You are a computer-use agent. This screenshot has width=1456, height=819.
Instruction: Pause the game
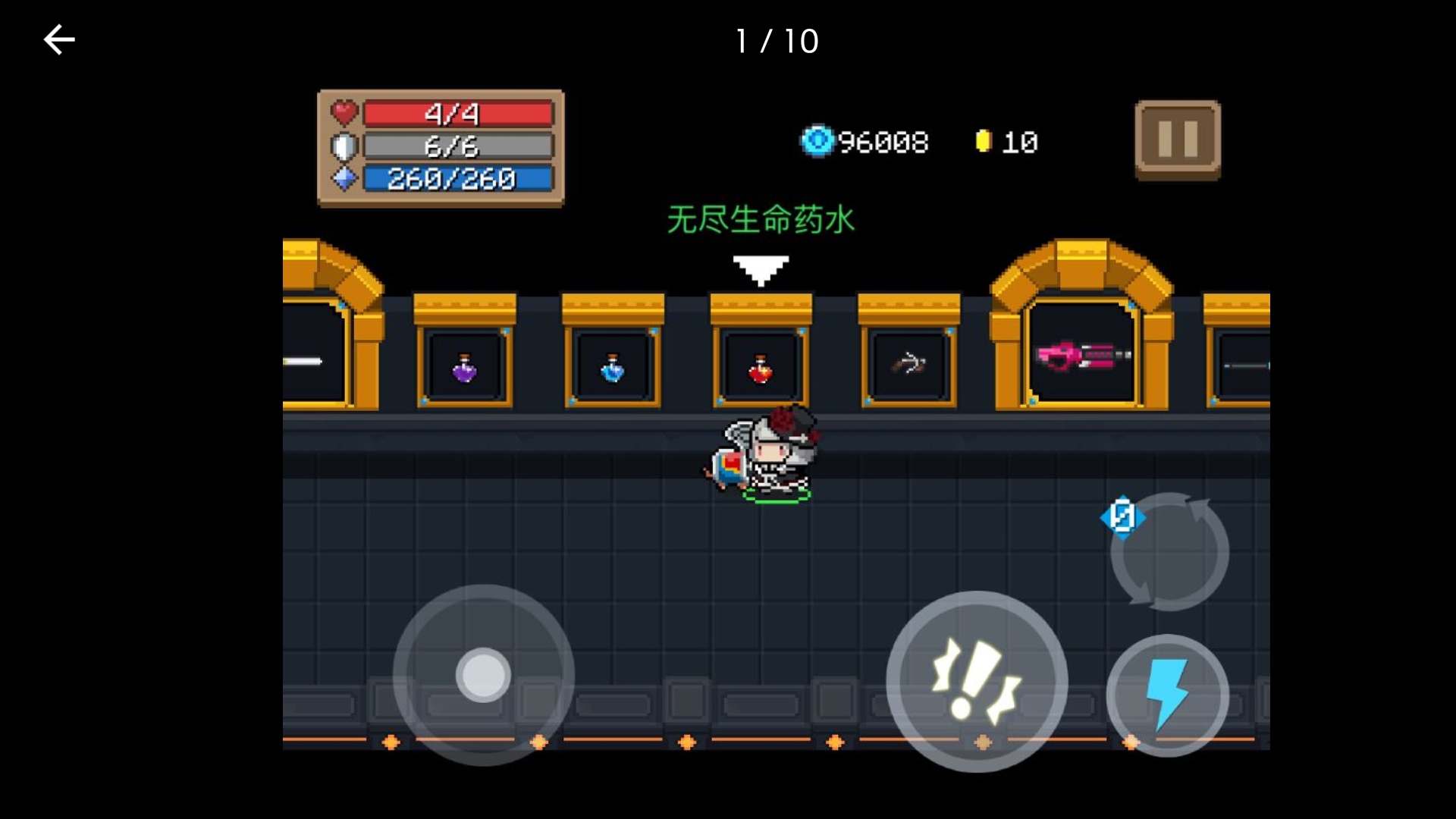[x=1177, y=140]
